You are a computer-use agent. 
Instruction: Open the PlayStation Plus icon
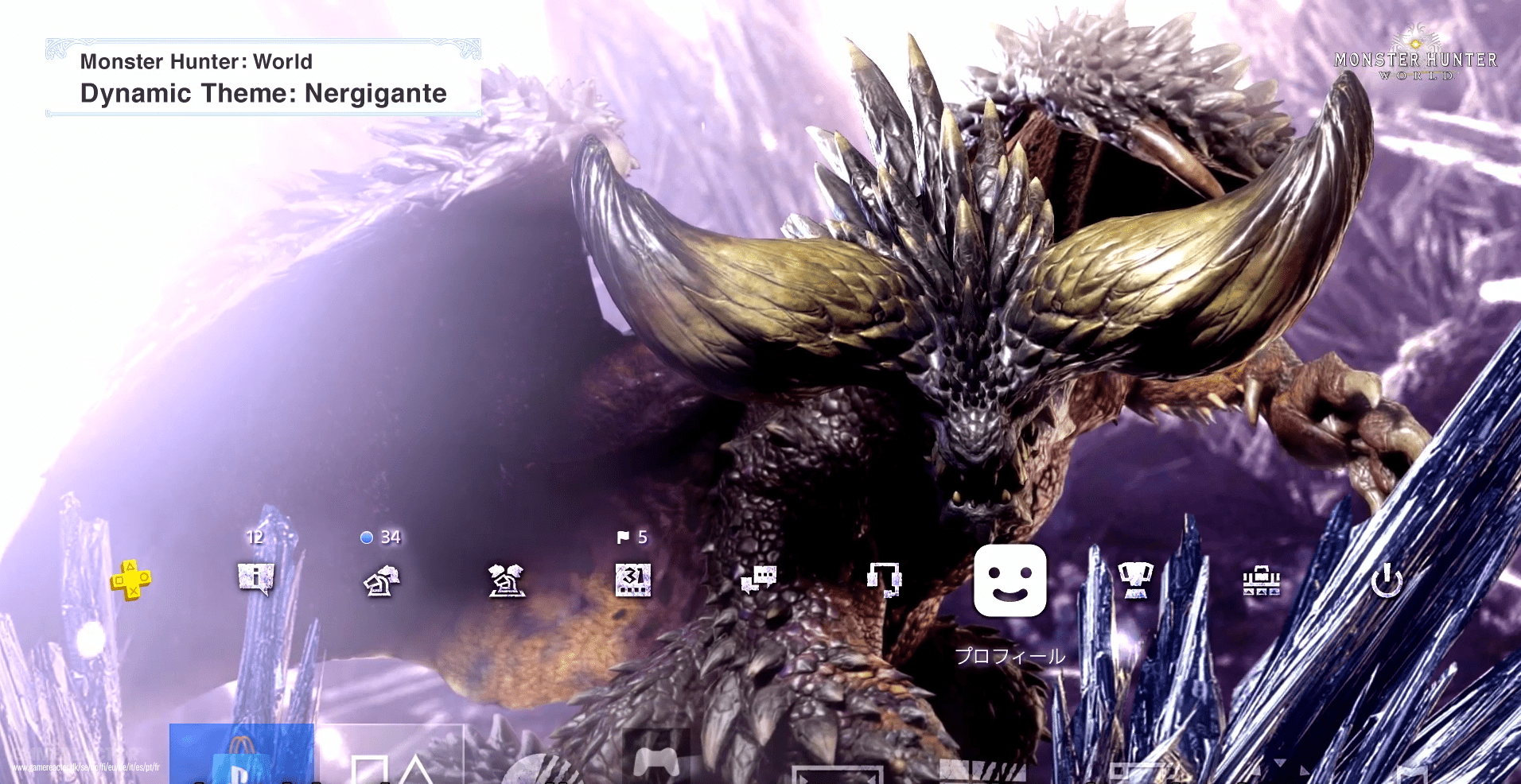click(131, 580)
